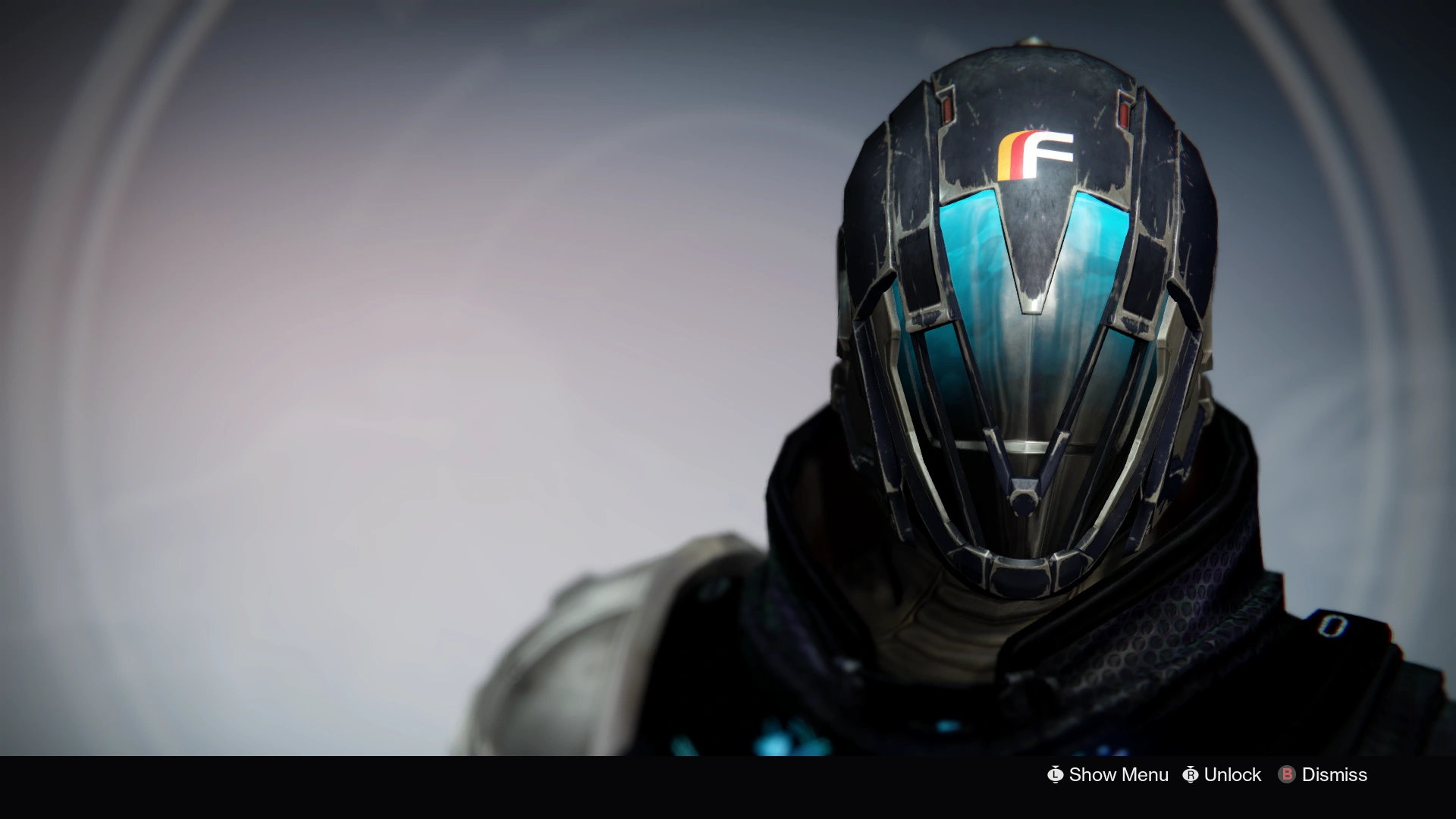Select the metal crest atop the helmet
The width and height of the screenshot is (1456, 819).
click(x=1031, y=42)
